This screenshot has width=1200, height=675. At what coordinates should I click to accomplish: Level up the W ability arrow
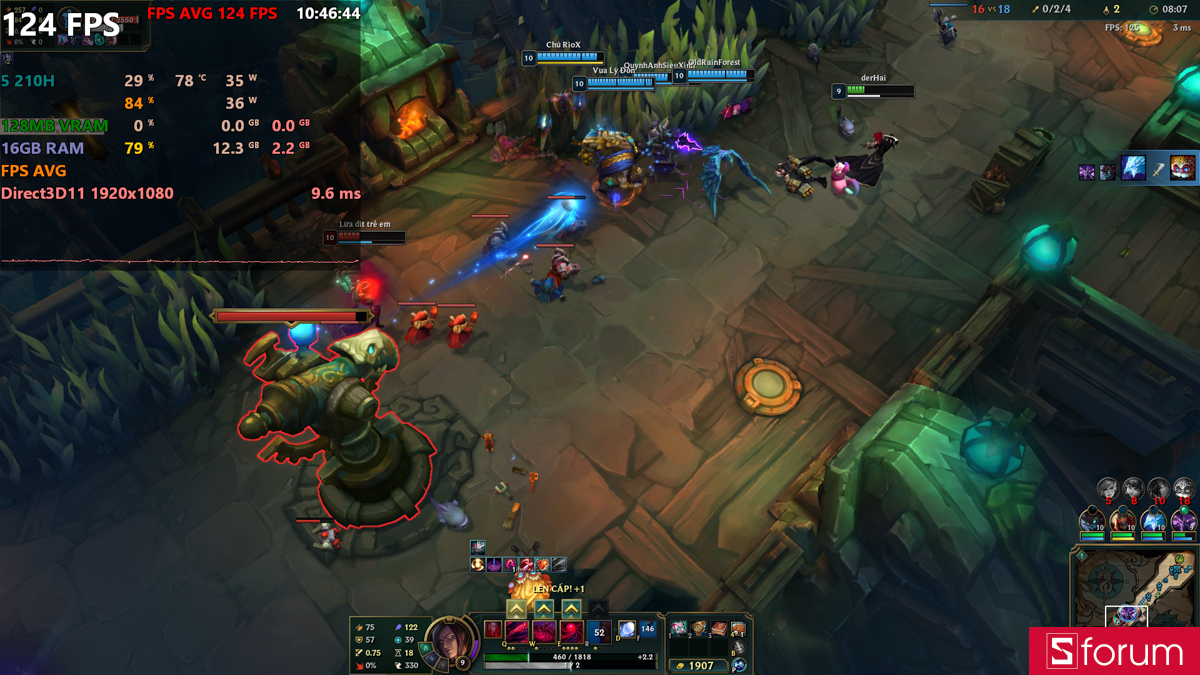pos(544,608)
